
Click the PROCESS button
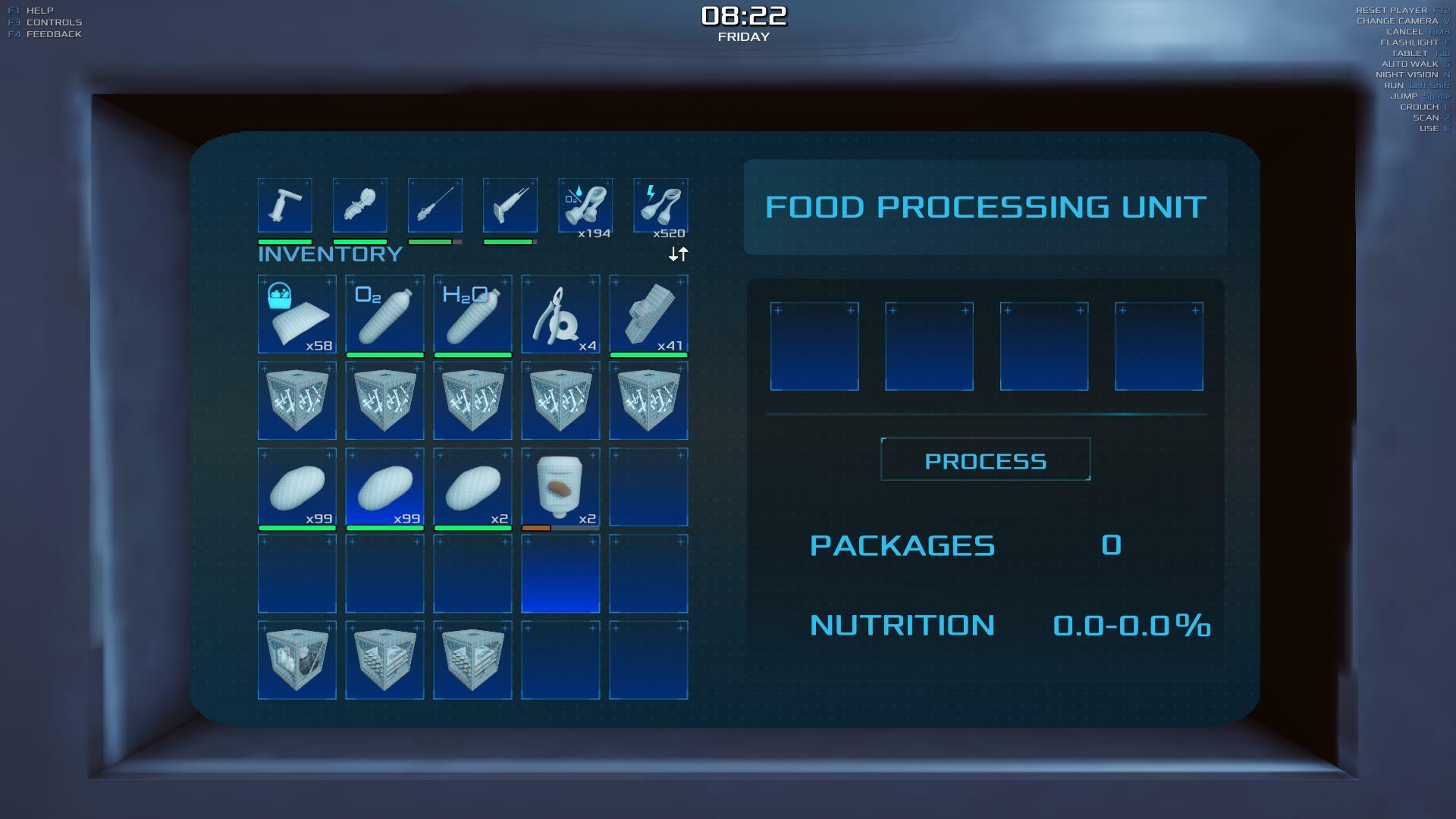coord(985,460)
